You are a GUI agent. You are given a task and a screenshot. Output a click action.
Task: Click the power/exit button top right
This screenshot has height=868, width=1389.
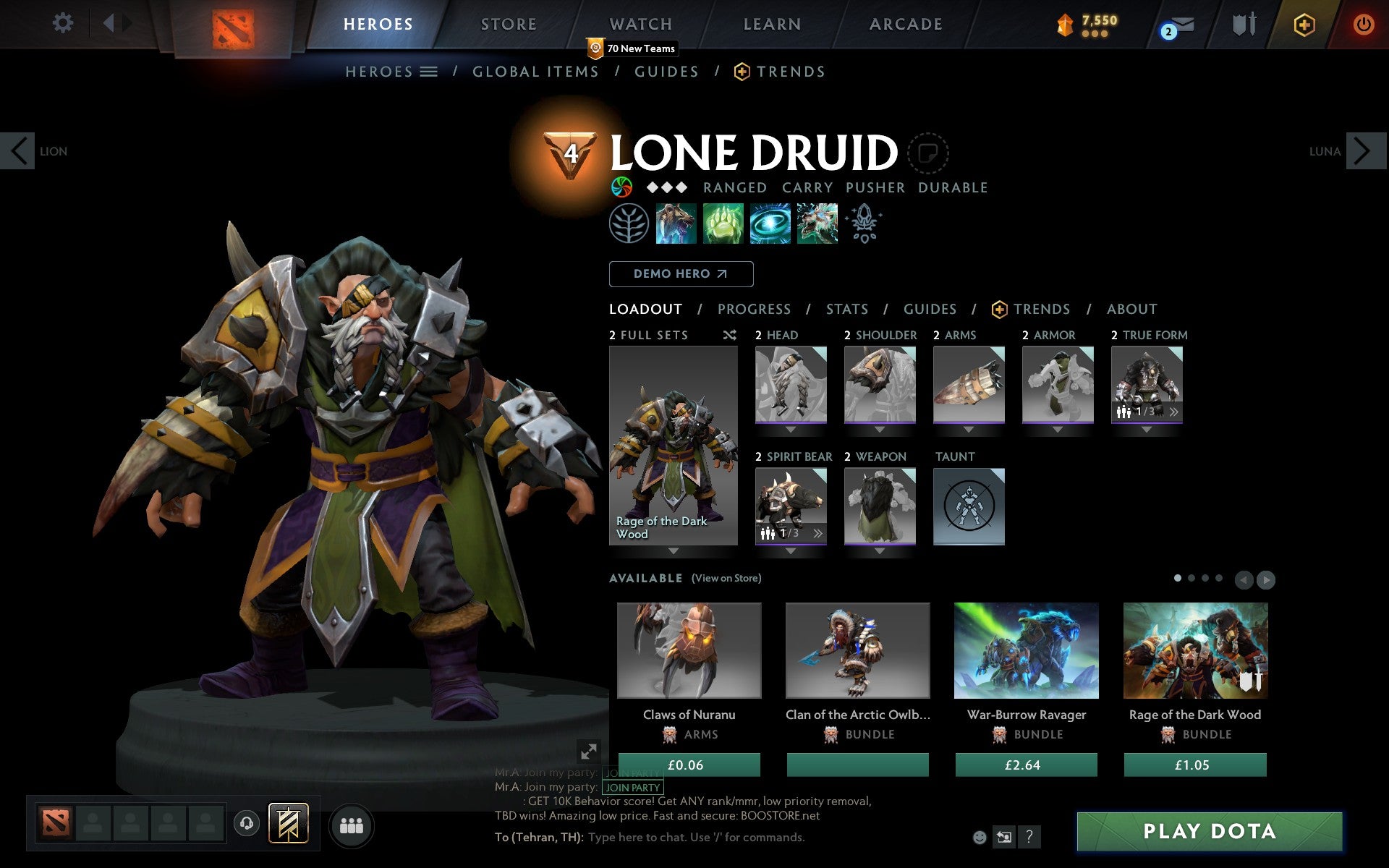[1363, 24]
